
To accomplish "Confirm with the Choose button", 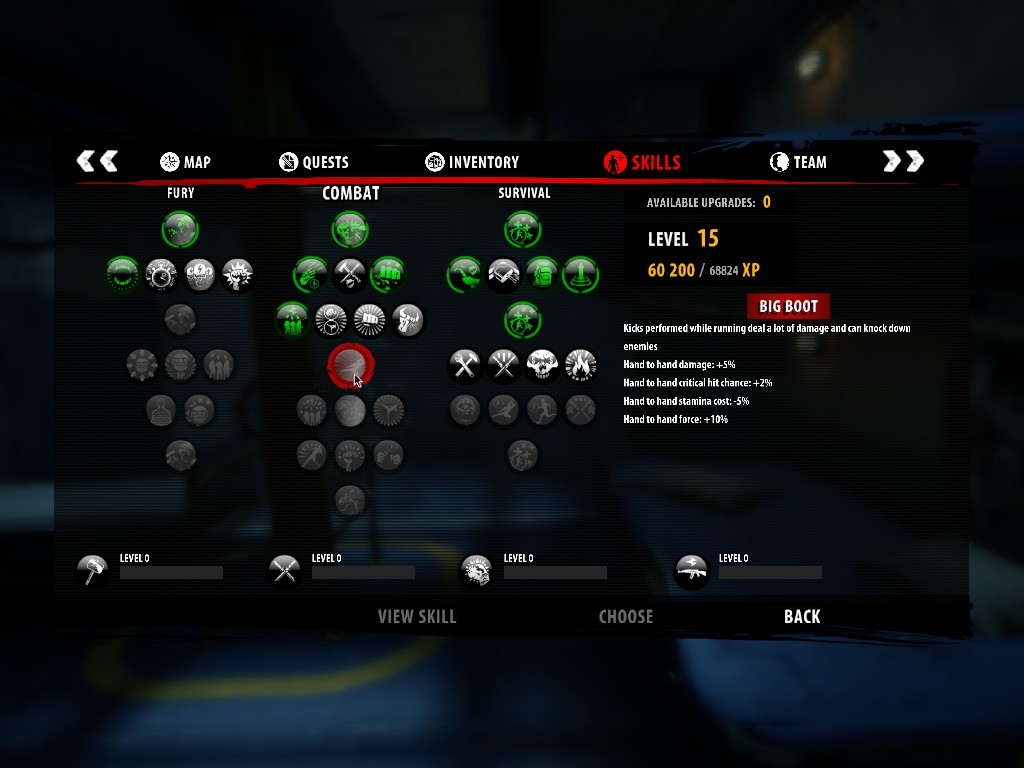I will (625, 617).
